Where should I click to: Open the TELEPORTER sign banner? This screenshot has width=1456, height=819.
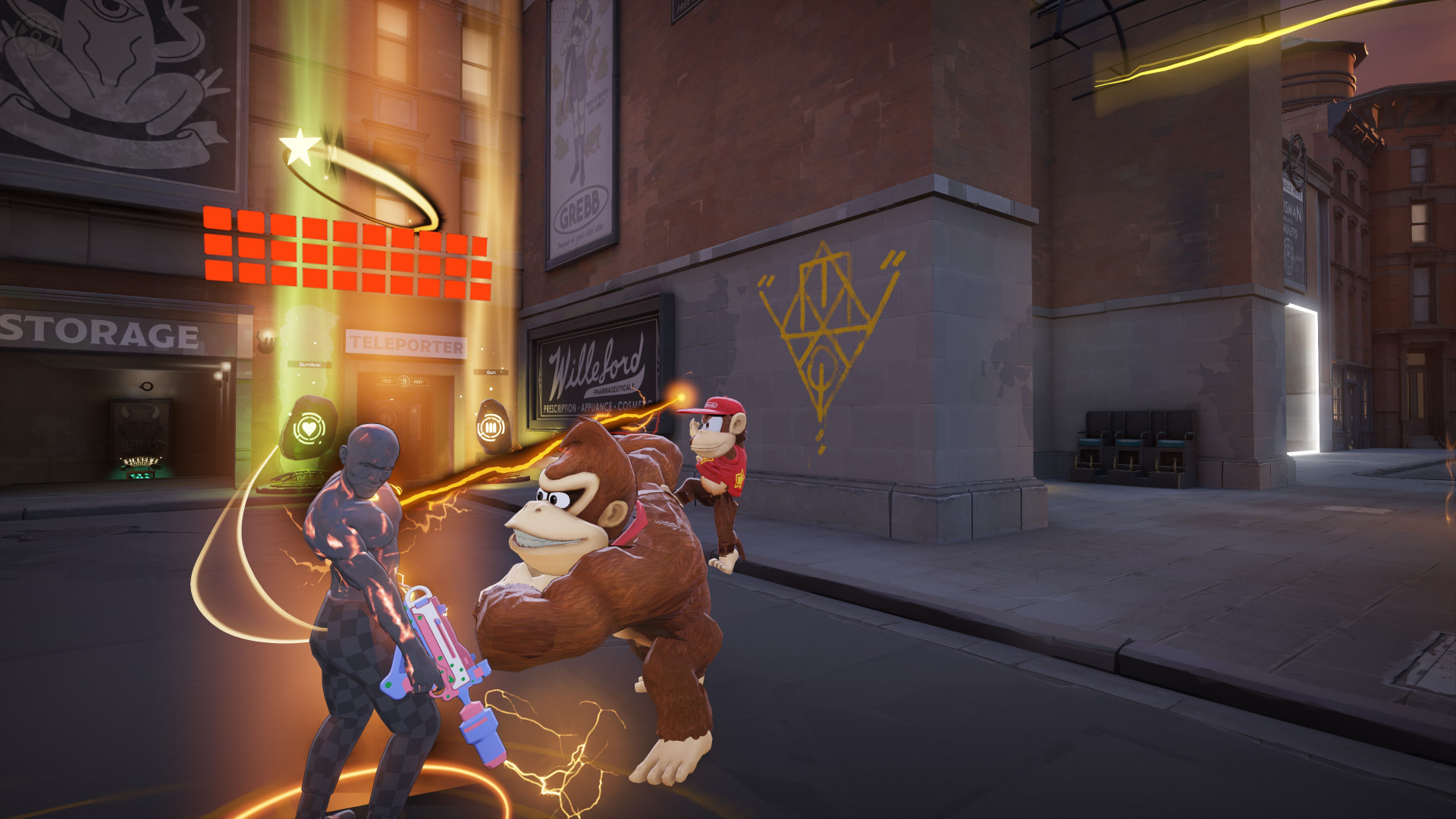coord(406,344)
